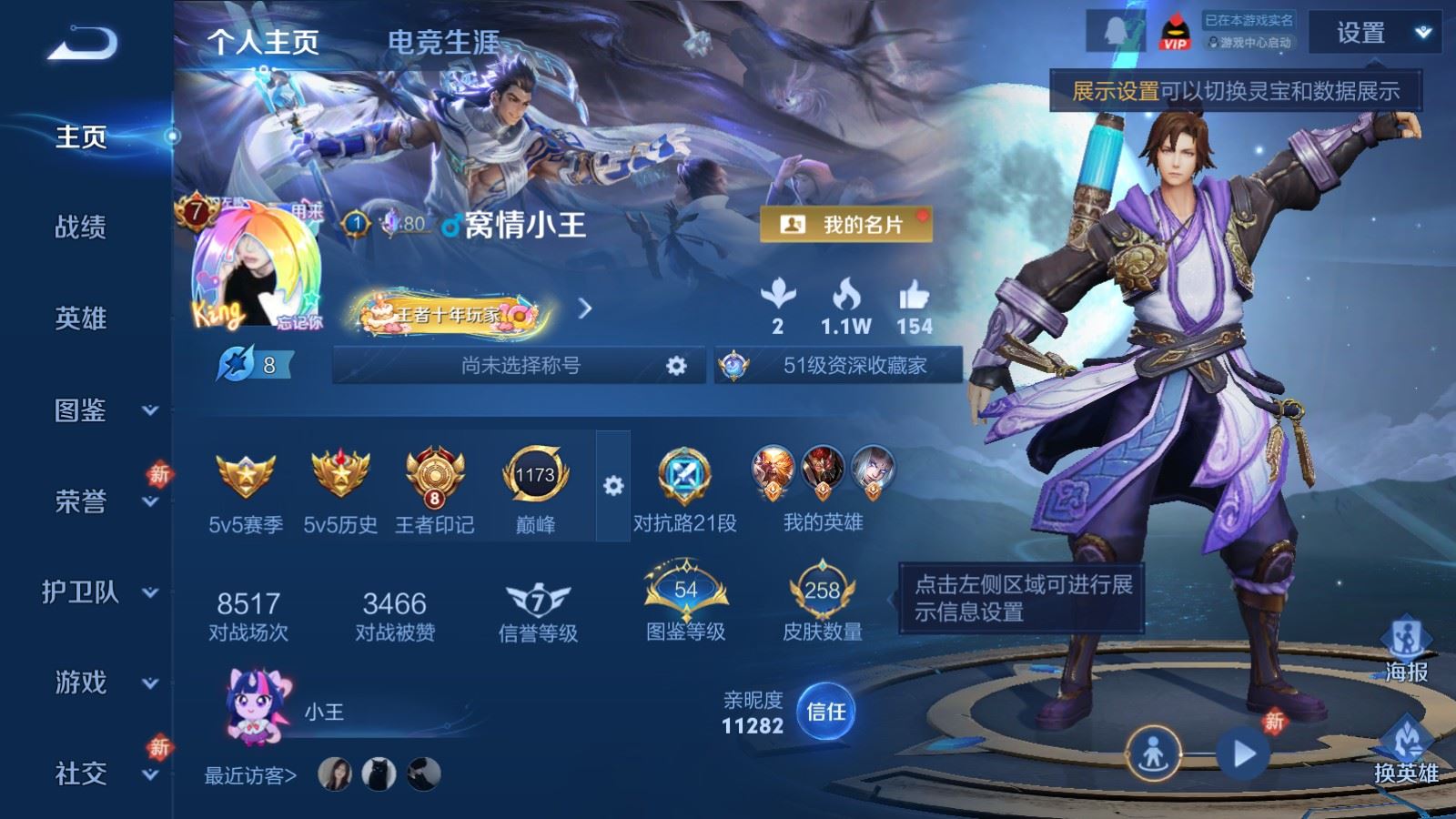The width and height of the screenshot is (1456, 819).
Task: Open 我的名片 card button
Action: 845,225
